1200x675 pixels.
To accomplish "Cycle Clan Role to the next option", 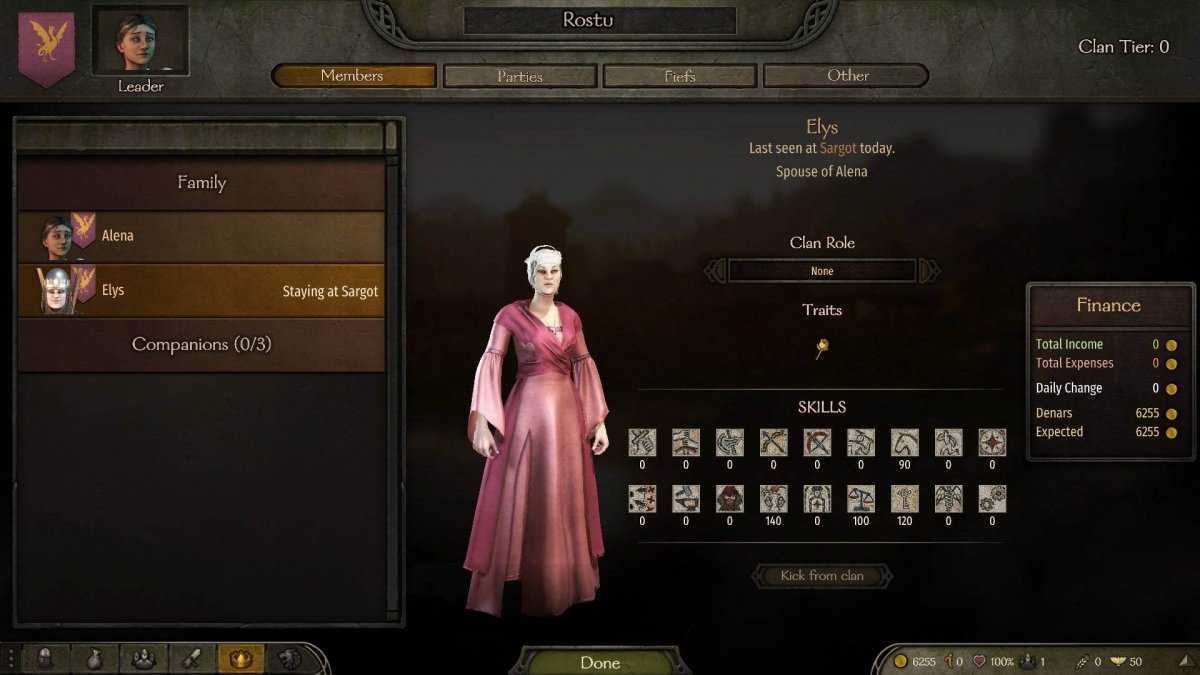I will pos(929,271).
